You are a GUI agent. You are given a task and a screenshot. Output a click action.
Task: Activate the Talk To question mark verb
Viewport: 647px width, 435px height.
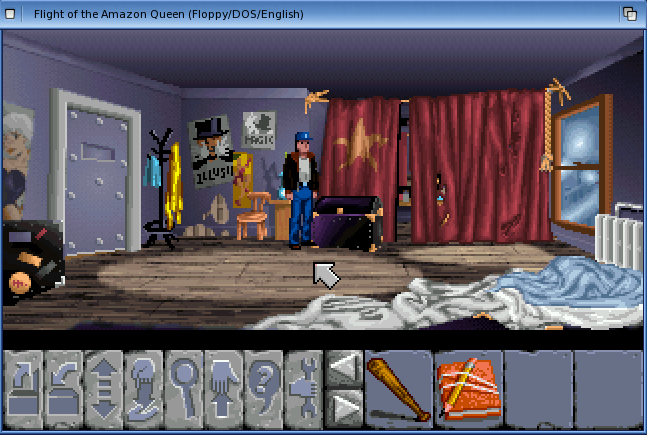coord(263,385)
